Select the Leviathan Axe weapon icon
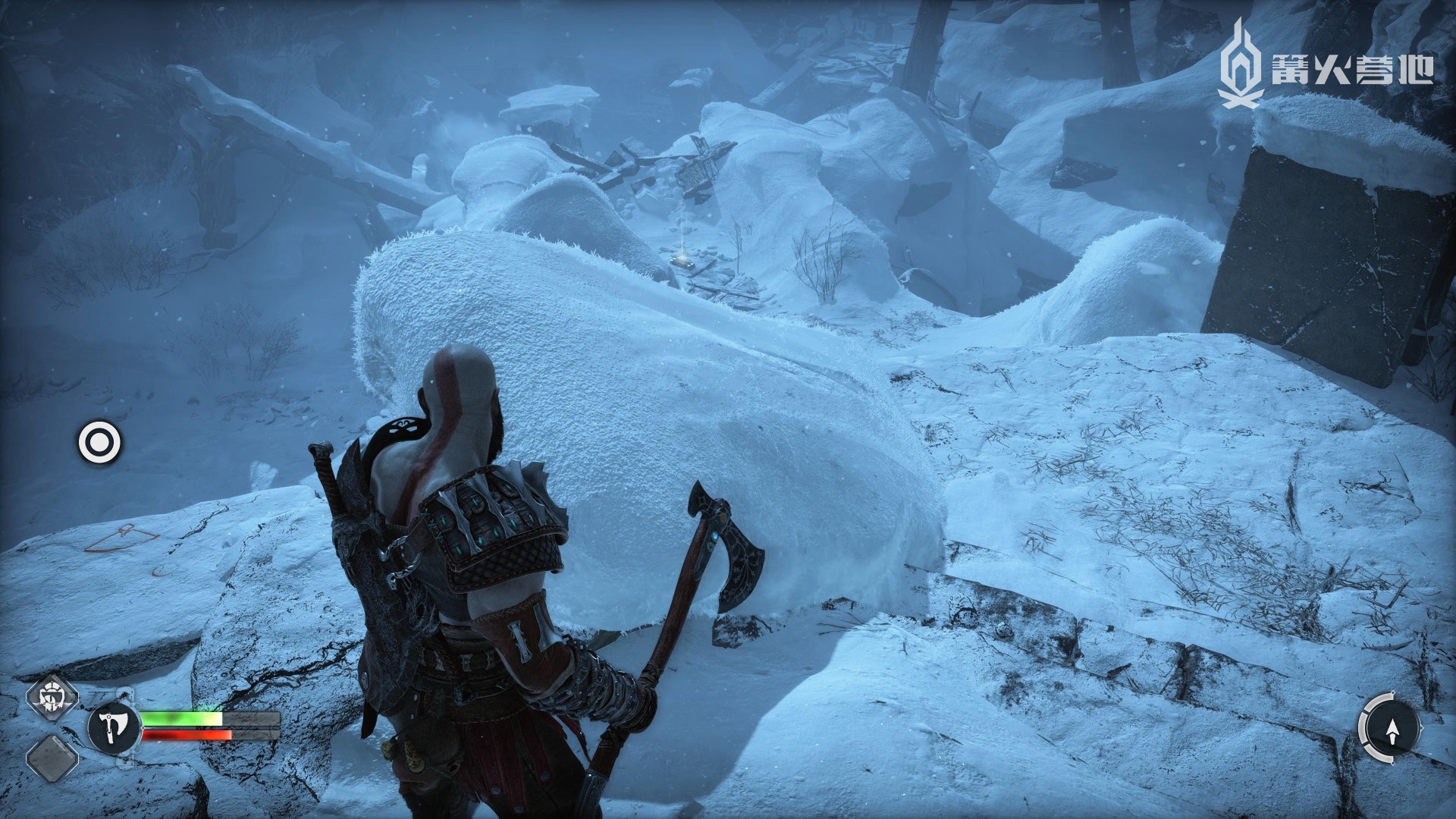 [114, 729]
